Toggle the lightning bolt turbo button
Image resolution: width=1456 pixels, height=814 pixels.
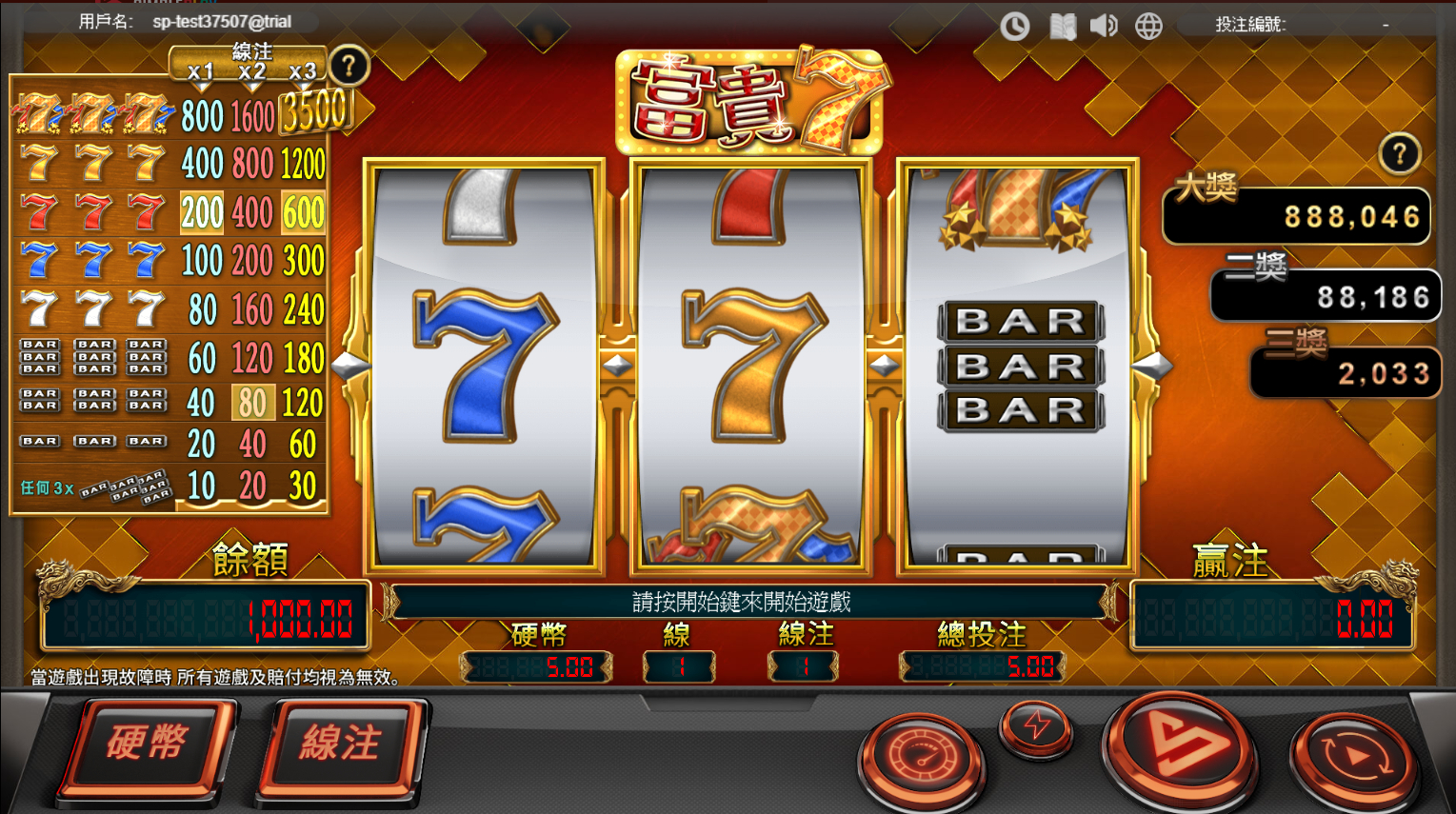1035,728
